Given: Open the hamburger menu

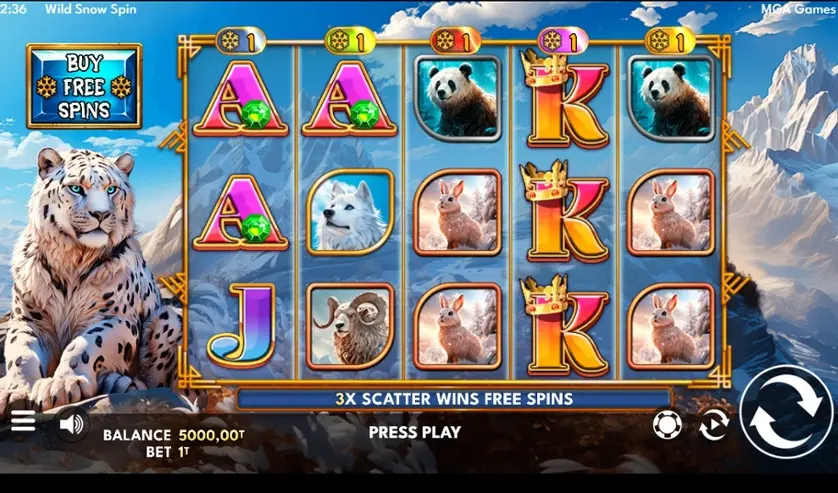Looking at the screenshot, I should [23, 421].
